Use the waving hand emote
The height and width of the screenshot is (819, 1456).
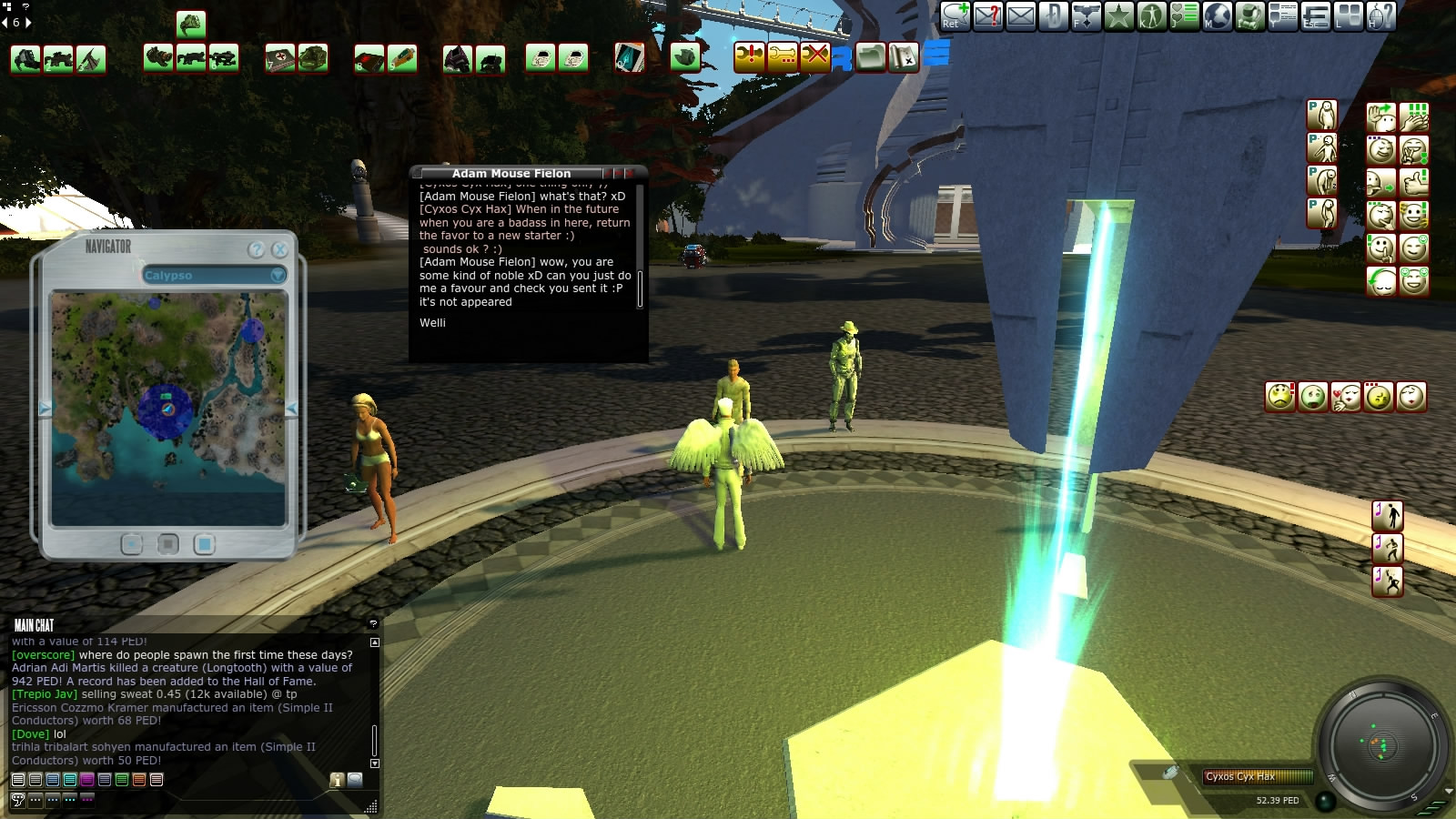pyautogui.click(x=1380, y=116)
